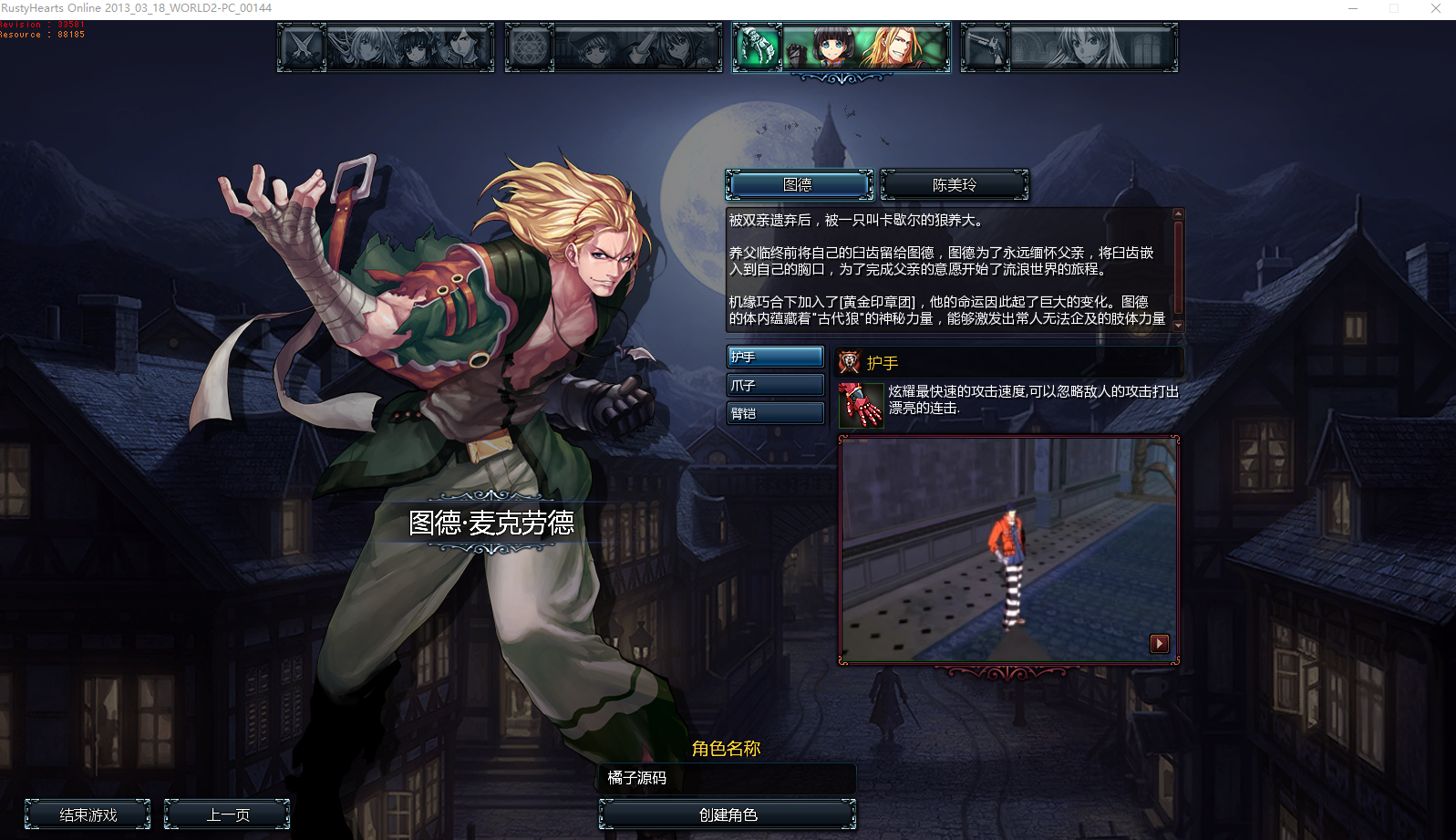Click 上一页 to go back
This screenshot has width=1456, height=840.
[x=226, y=814]
